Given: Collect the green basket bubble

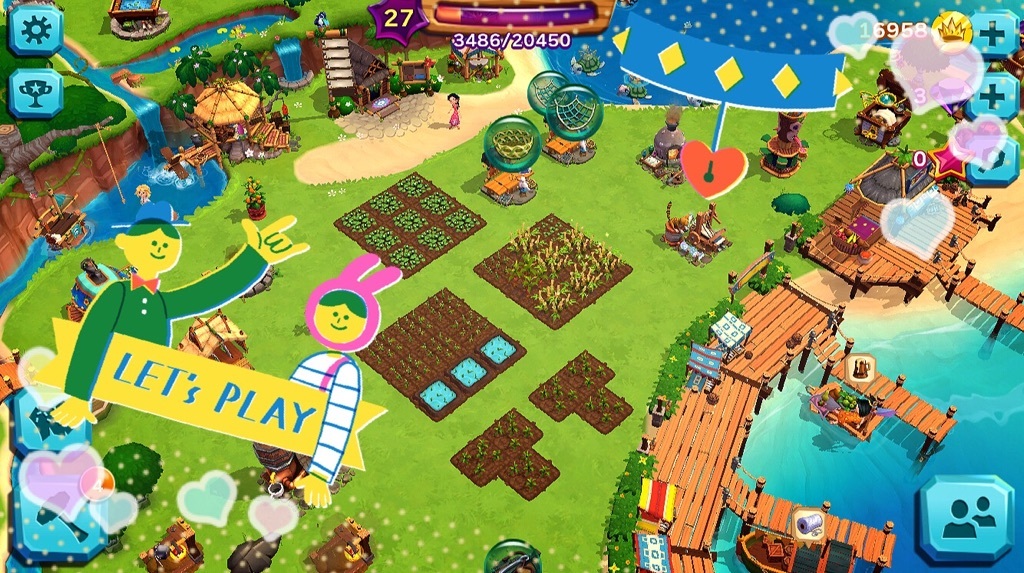Looking at the screenshot, I should point(512,143).
